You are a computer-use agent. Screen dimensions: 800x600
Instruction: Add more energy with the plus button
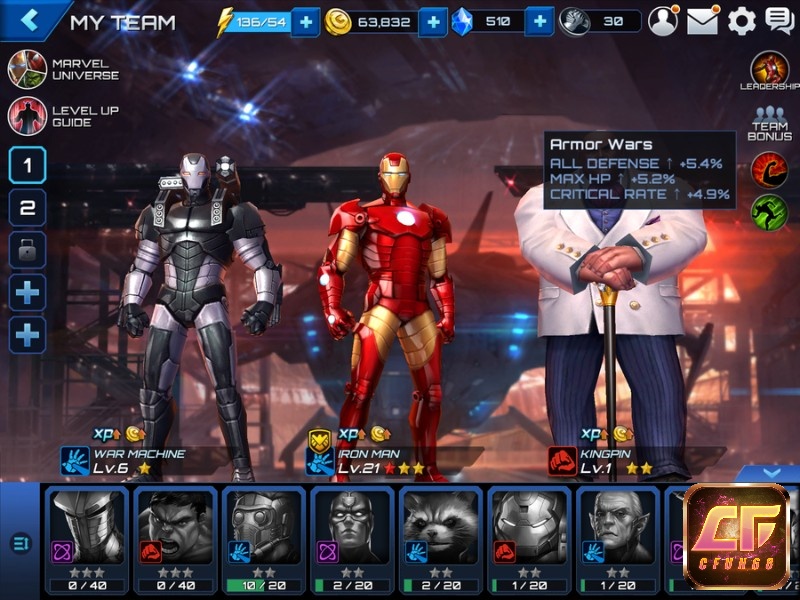pyautogui.click(x=305, y=21)
